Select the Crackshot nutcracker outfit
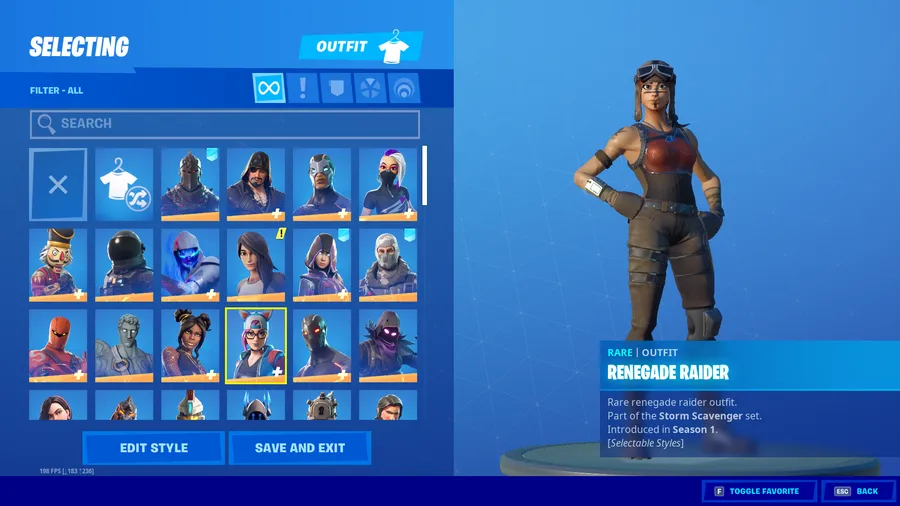The image size is (900, 506). coord(58,264)
